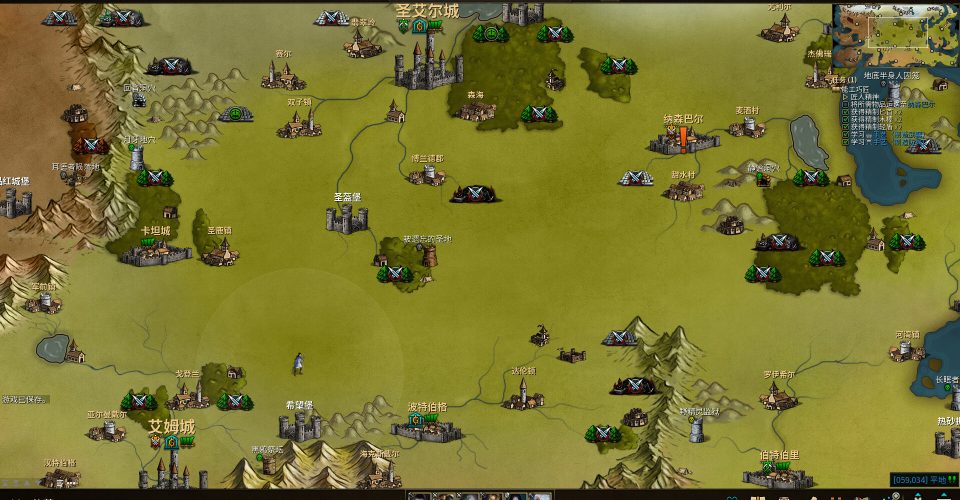Select the 圣艾尔城 capital on the map
The image size is (960, 500).
click(428, 61)
